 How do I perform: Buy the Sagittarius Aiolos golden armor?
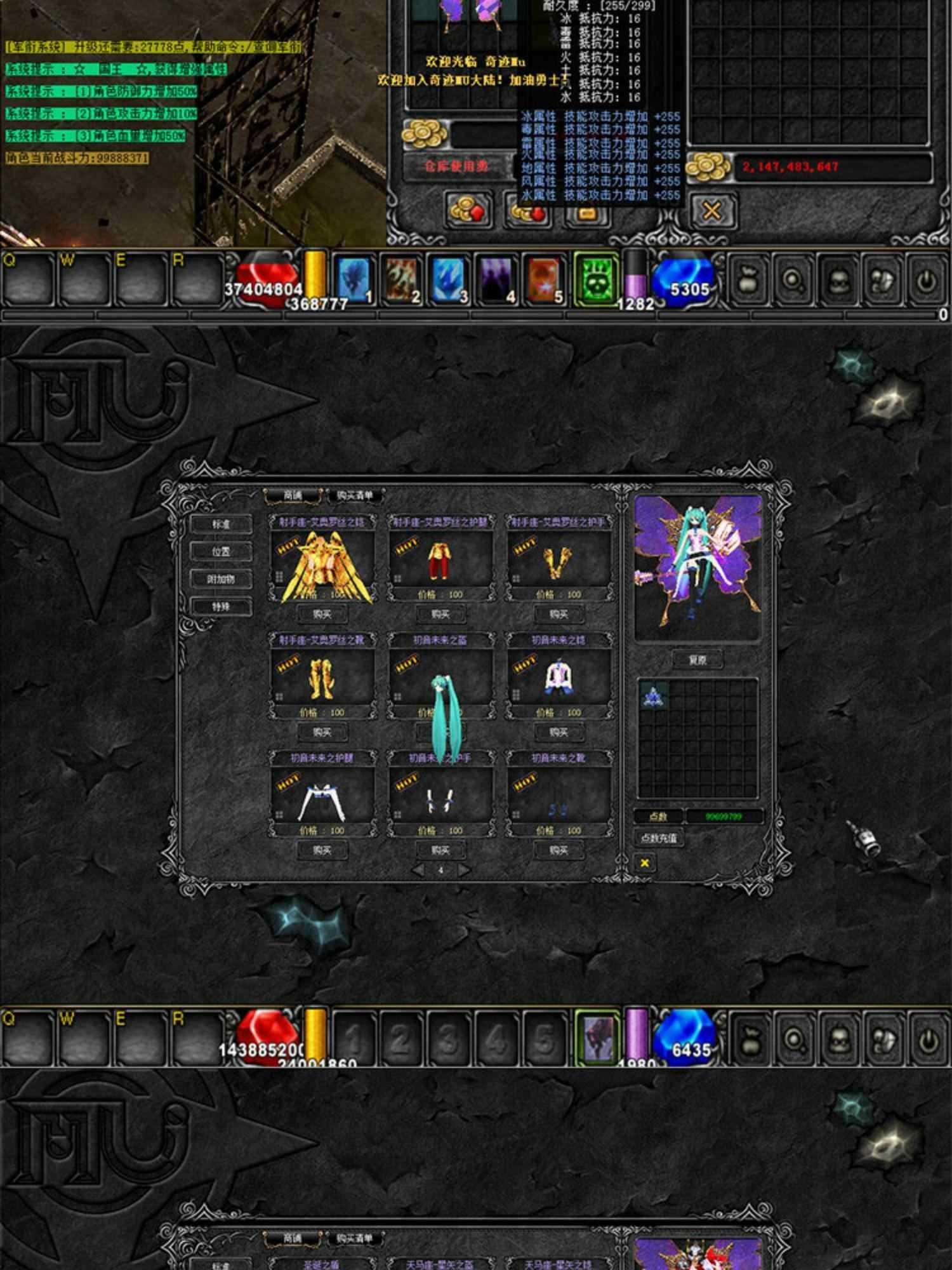pos(322,614)
